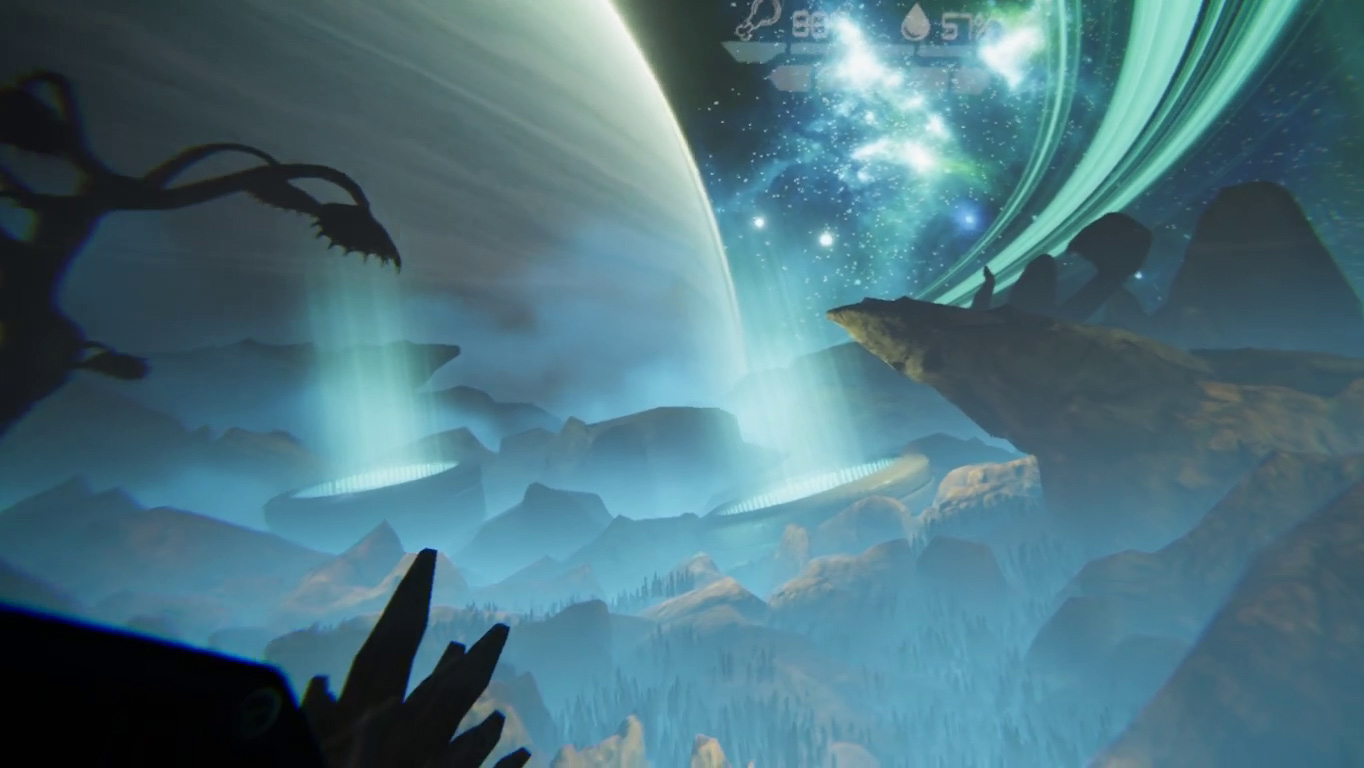The height and width of the screenshot is (768, 1364).
Task: Click the water droplet thirst icon
Action: pos(915,23)
